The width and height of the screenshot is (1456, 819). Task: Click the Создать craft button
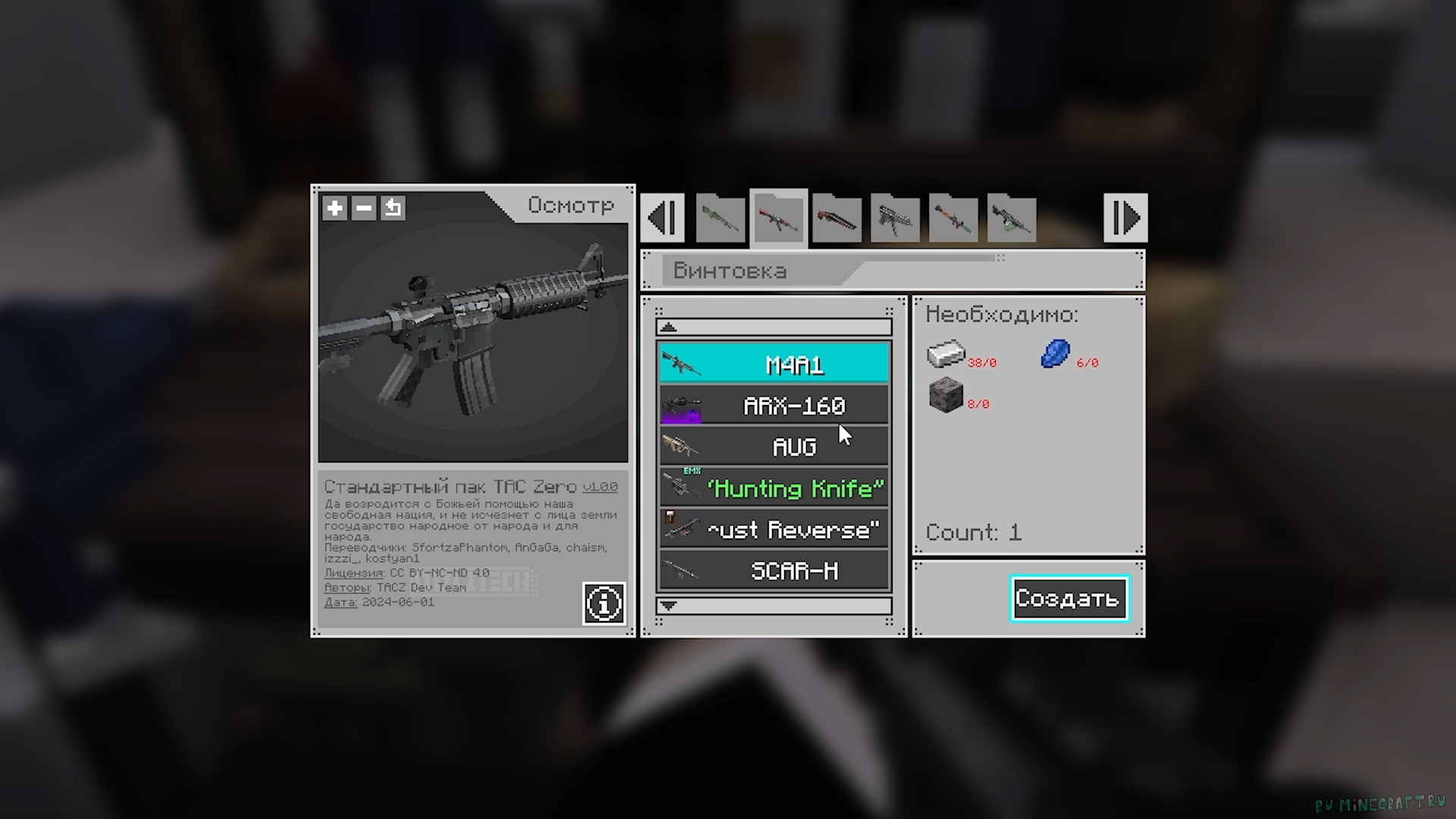tap(1068, 598)
